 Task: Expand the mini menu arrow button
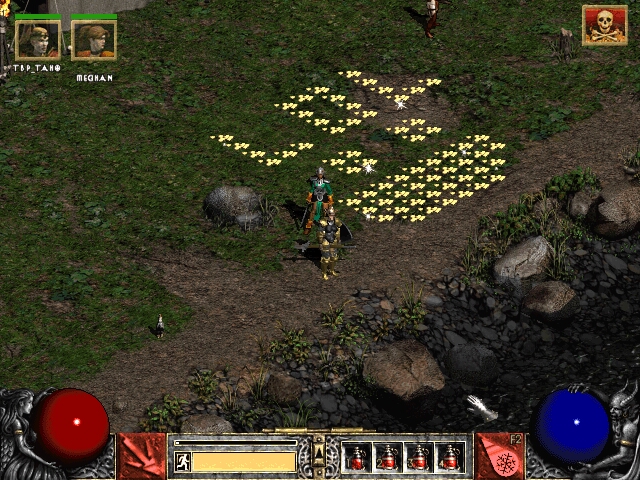pos(319,454)
